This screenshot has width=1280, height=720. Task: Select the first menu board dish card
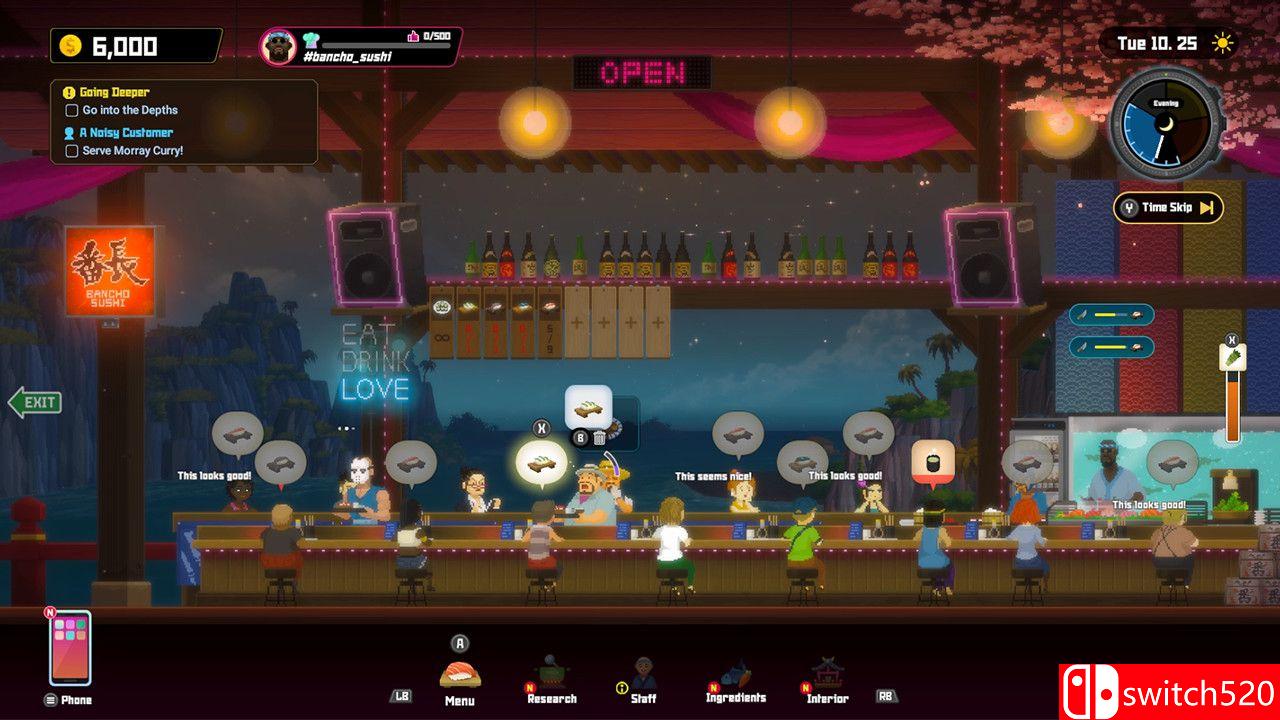(x=442, y=320)
